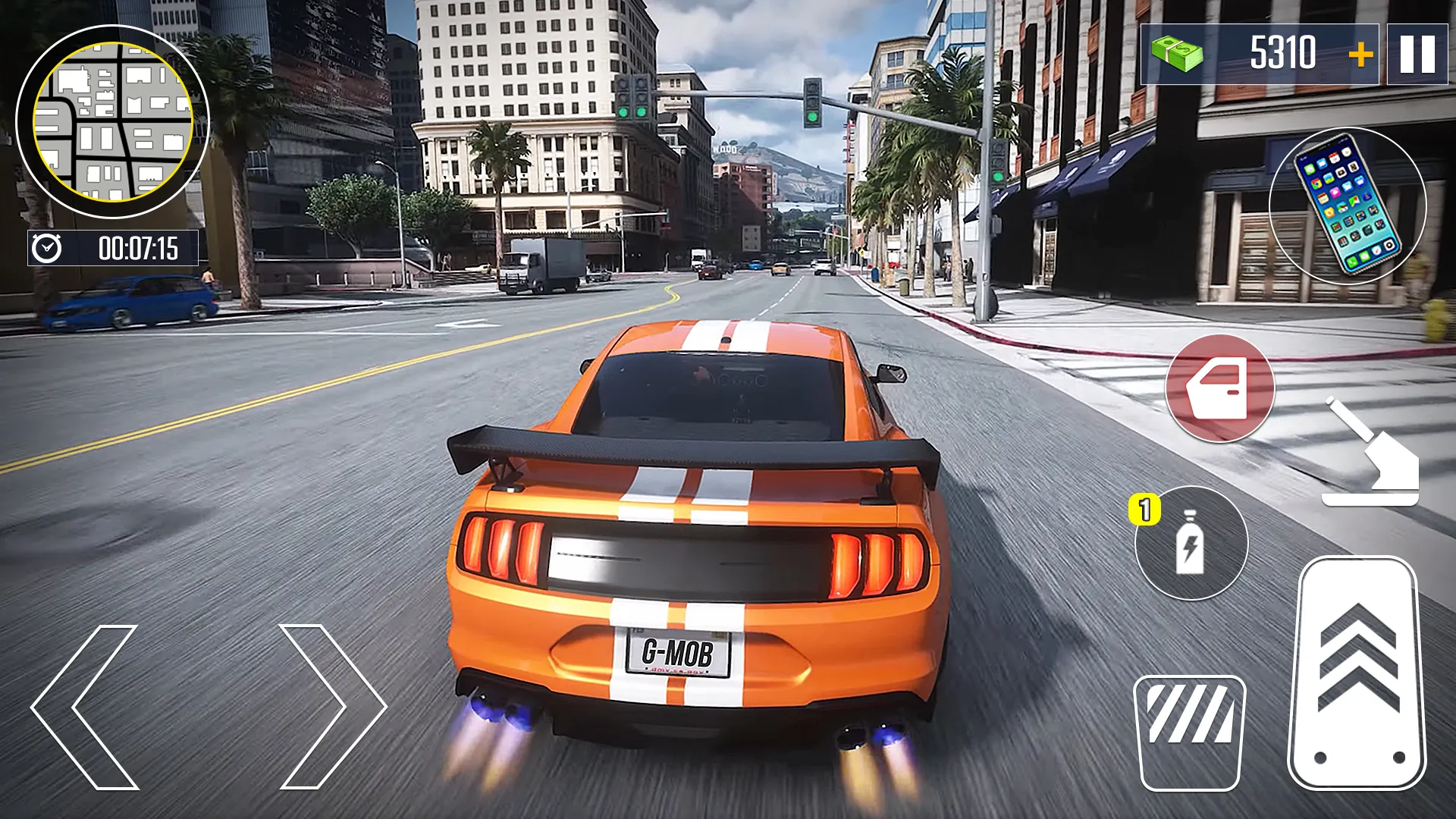Open the smartphone menu

pos(1348,205)
